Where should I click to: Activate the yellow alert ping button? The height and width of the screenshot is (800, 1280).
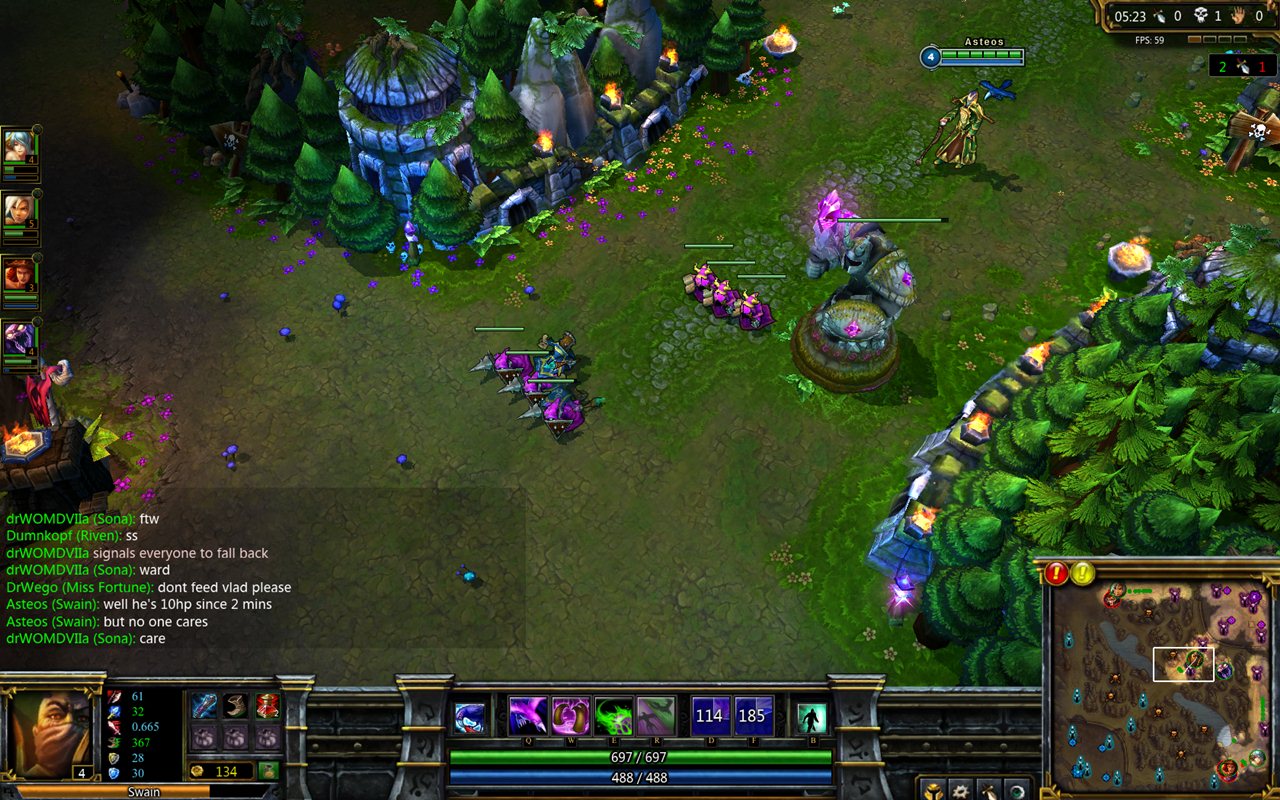pyautogui.click(x=1084, y=574)
